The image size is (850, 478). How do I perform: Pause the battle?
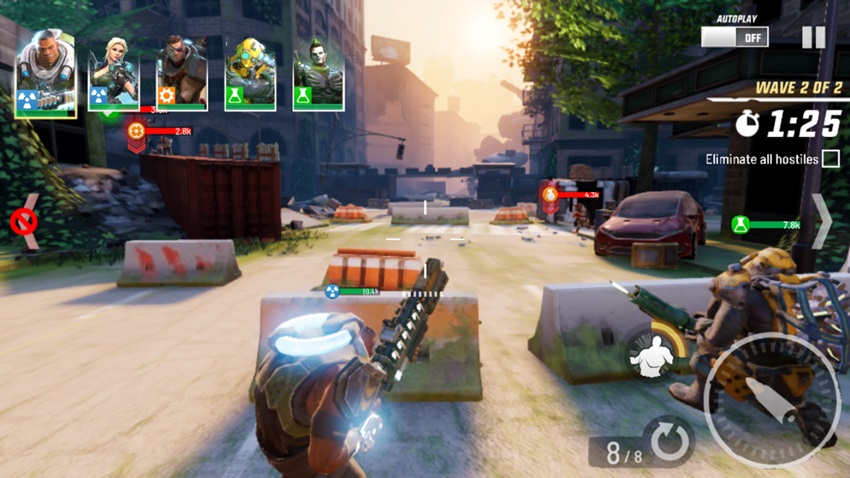813,37
